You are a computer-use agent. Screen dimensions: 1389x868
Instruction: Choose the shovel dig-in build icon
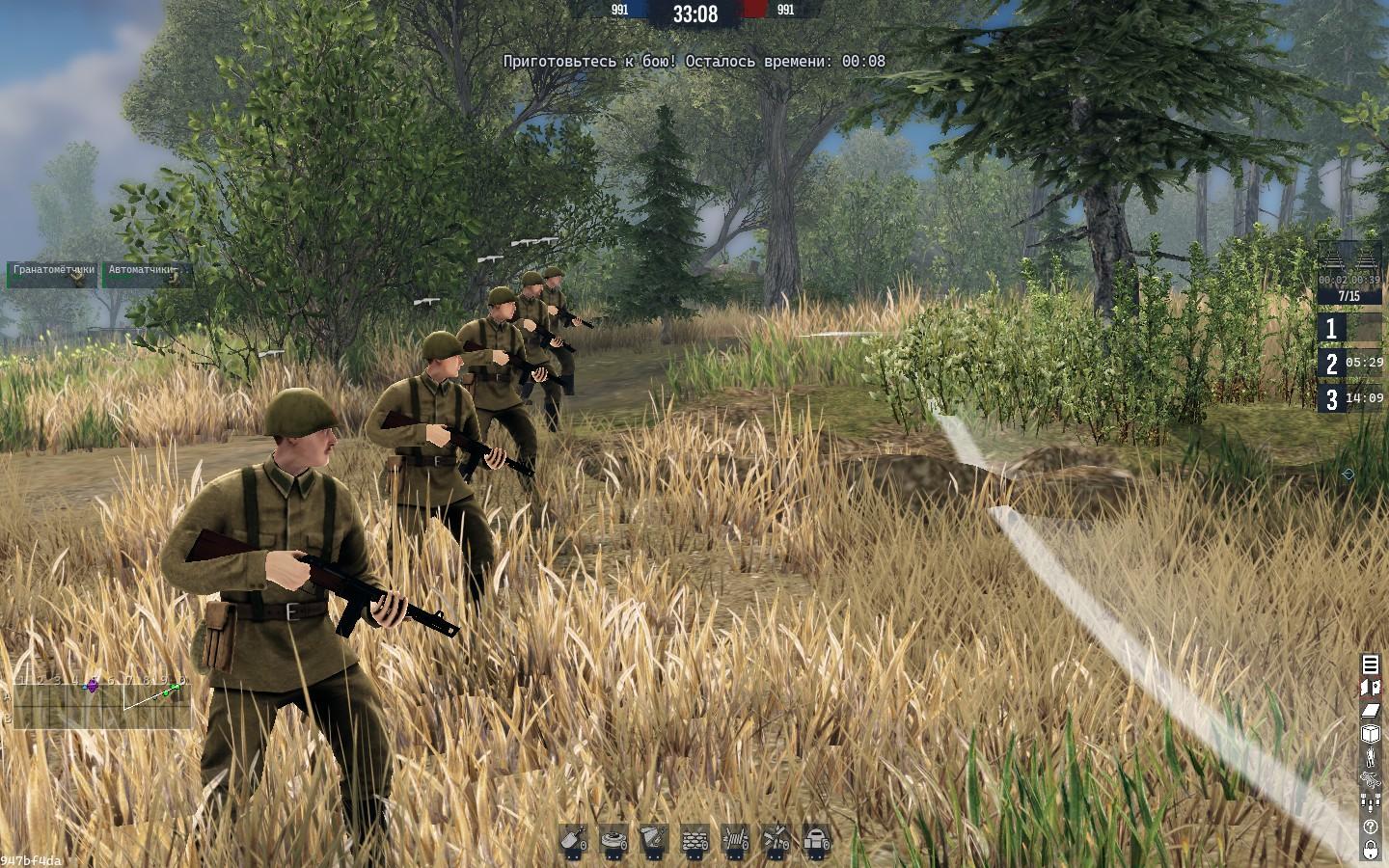575,839
